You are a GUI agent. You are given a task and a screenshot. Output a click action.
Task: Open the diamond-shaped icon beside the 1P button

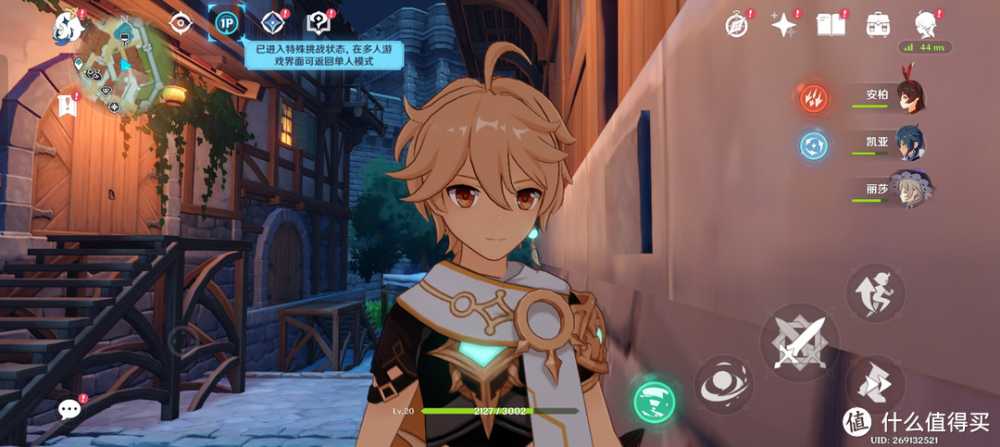tap(272, 23)
